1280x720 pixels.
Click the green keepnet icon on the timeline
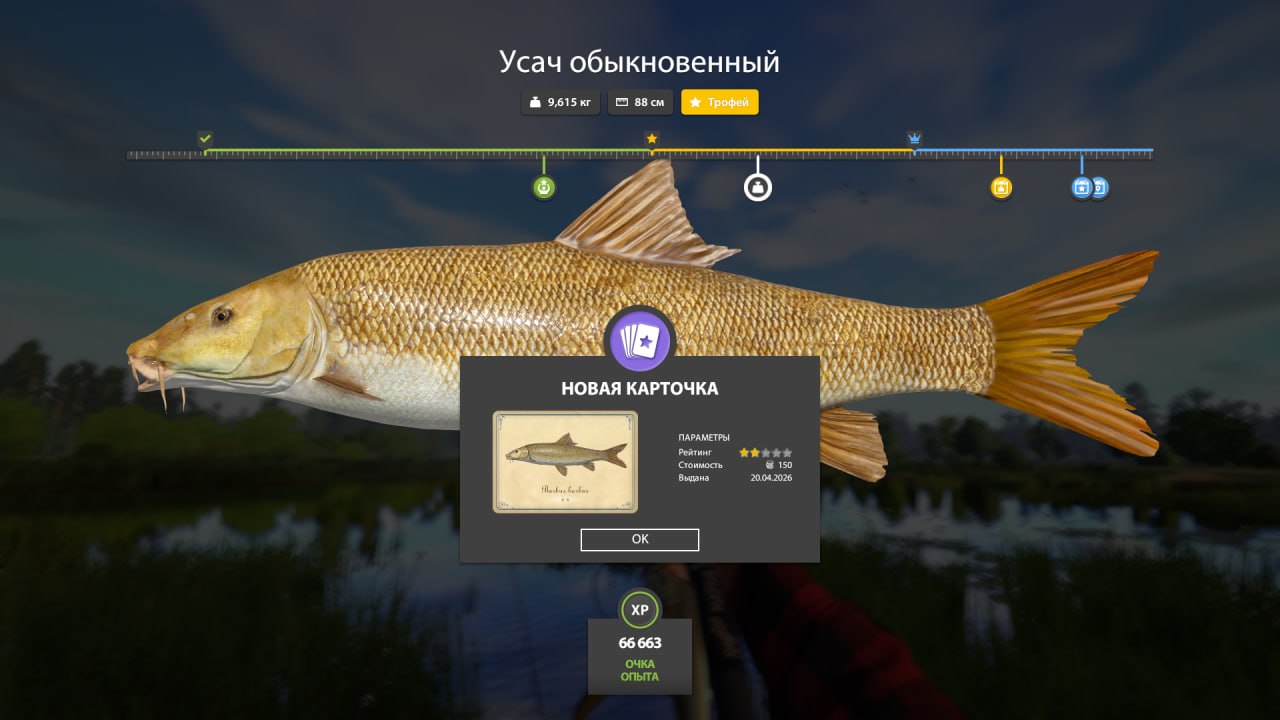pyautogui.click(x=543, y=186)
